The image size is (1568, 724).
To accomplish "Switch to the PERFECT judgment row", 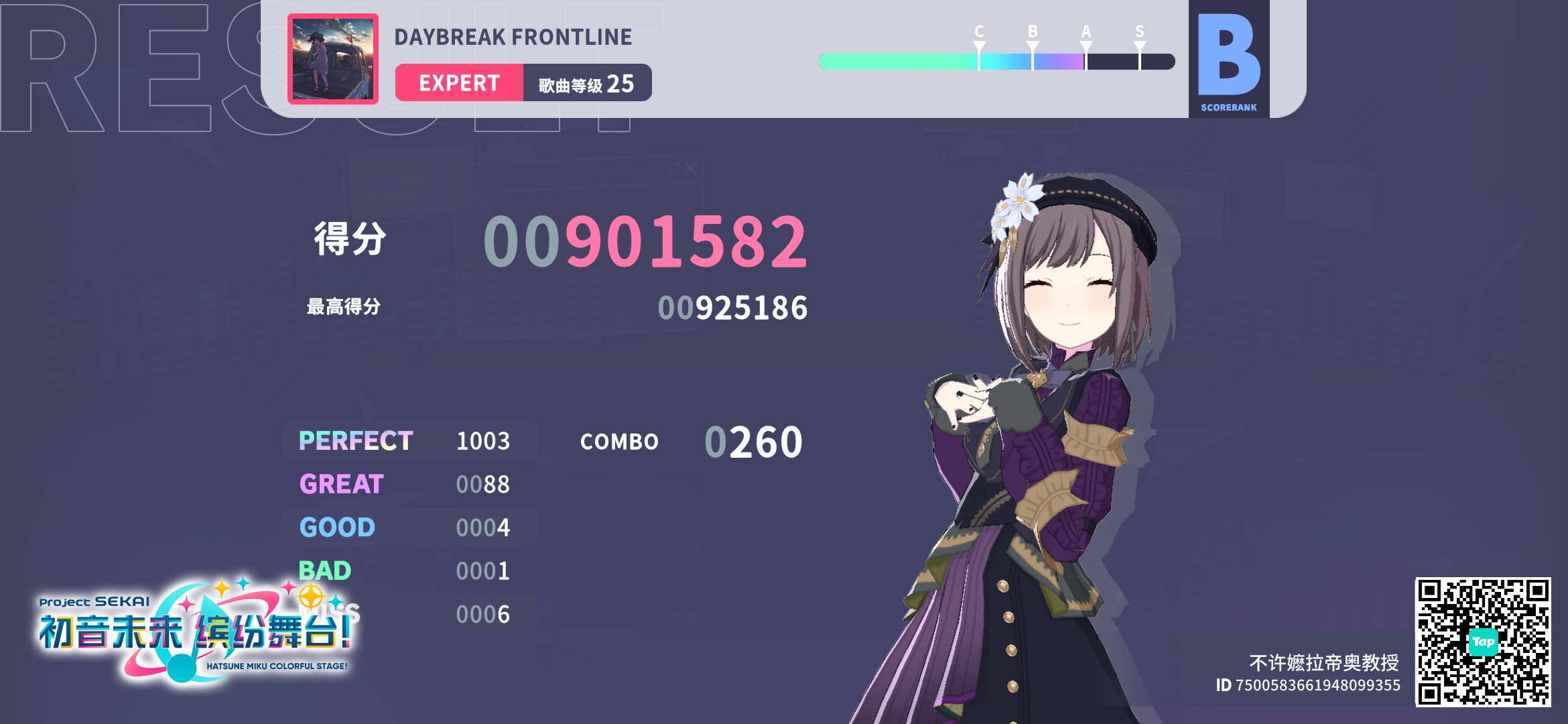I will pos(356,440).
